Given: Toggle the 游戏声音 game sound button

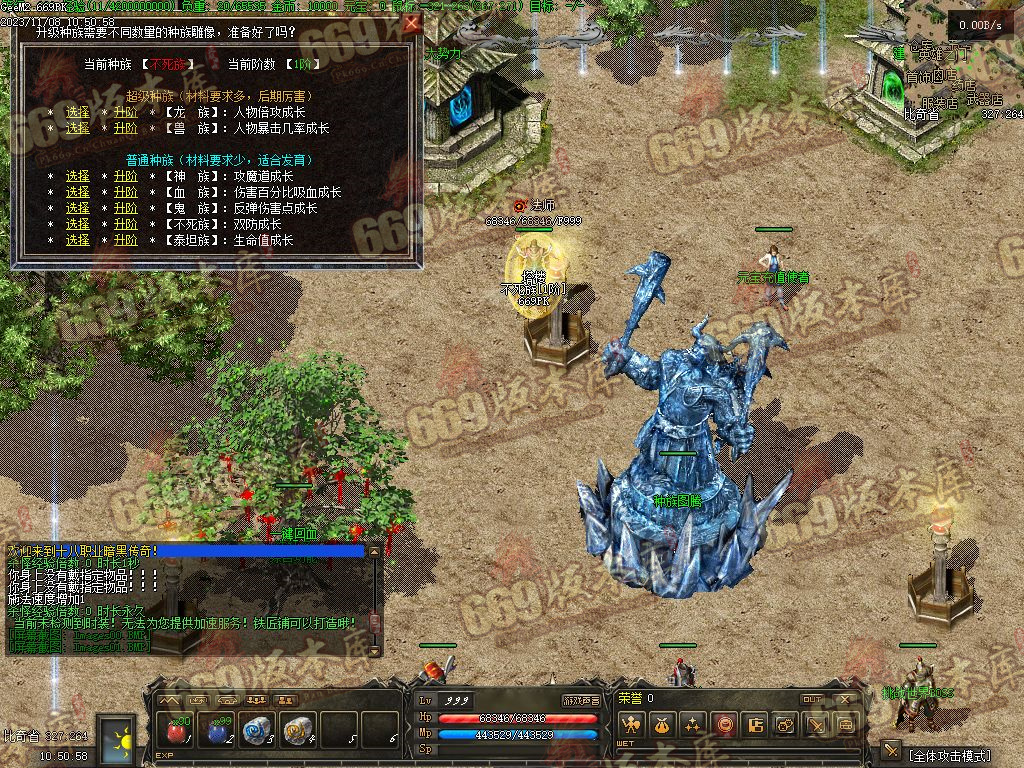Looking at the screenshot, I should (581, 701).
